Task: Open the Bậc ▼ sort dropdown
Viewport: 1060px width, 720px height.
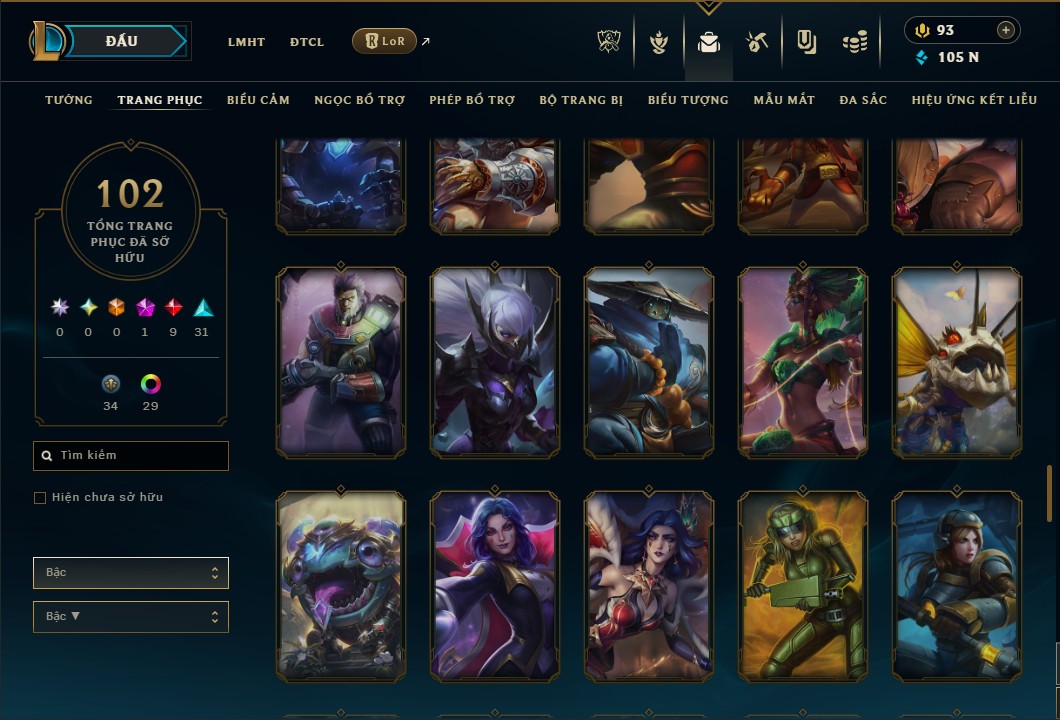Action: 131,617
